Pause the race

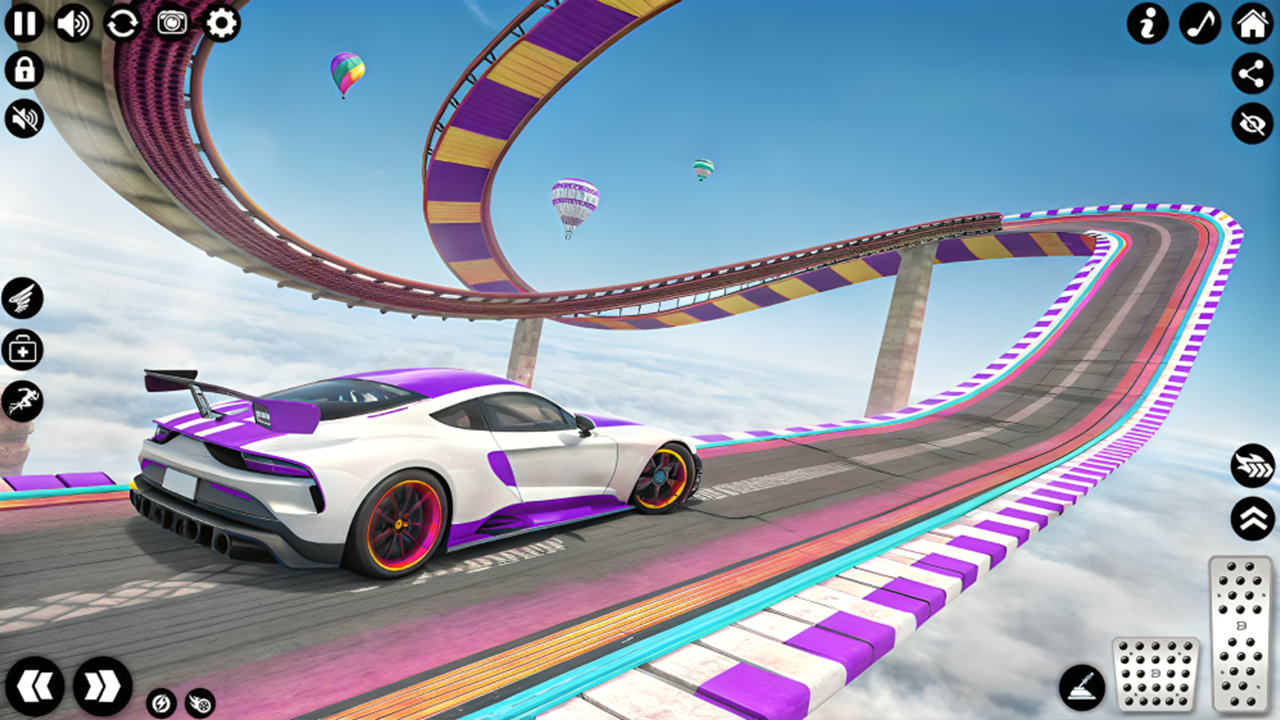pyautogui.click(x=25, y=25)
